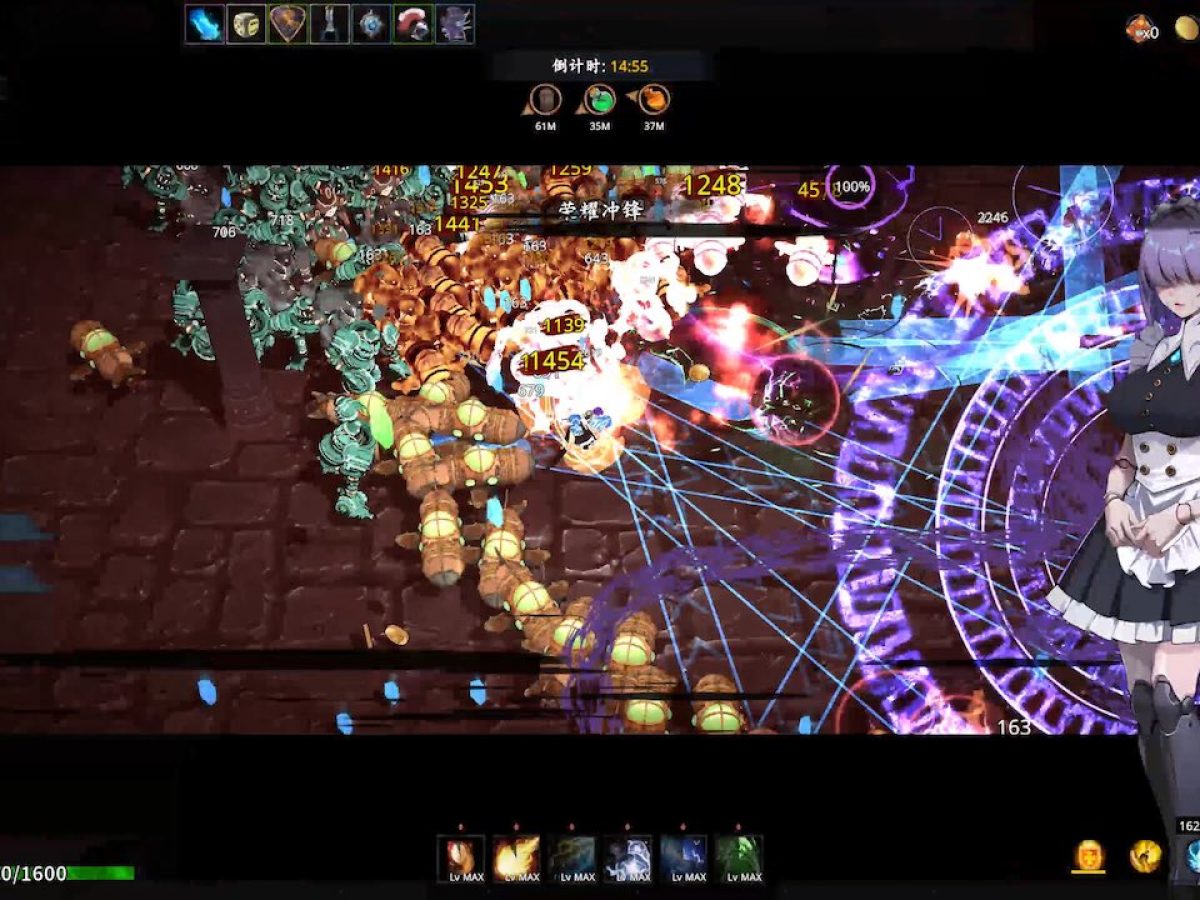The image size is (1200, 900).
Task: Click the underlined golden lion emblem icon
Action: (x=1089, y=856)
